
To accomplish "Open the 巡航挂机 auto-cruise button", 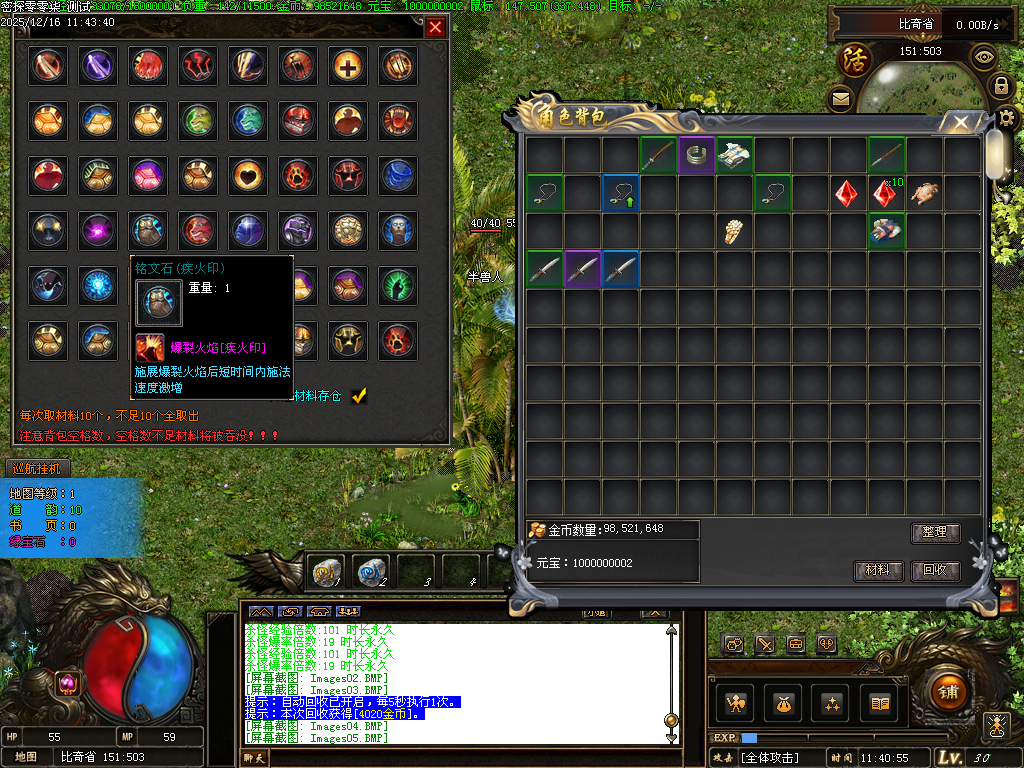I will point(36,468).
